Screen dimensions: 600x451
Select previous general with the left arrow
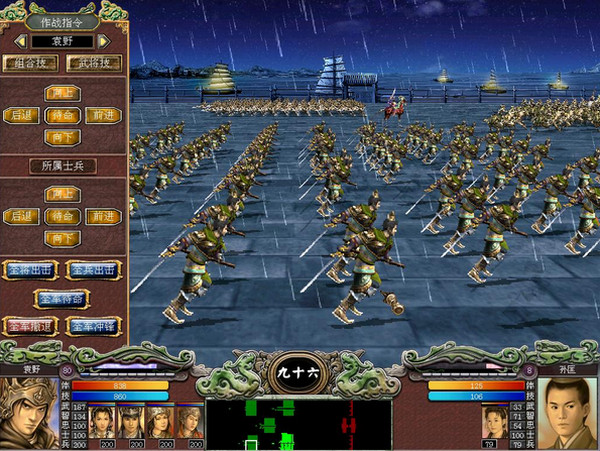pyautogui.click(x=19, y=42)
